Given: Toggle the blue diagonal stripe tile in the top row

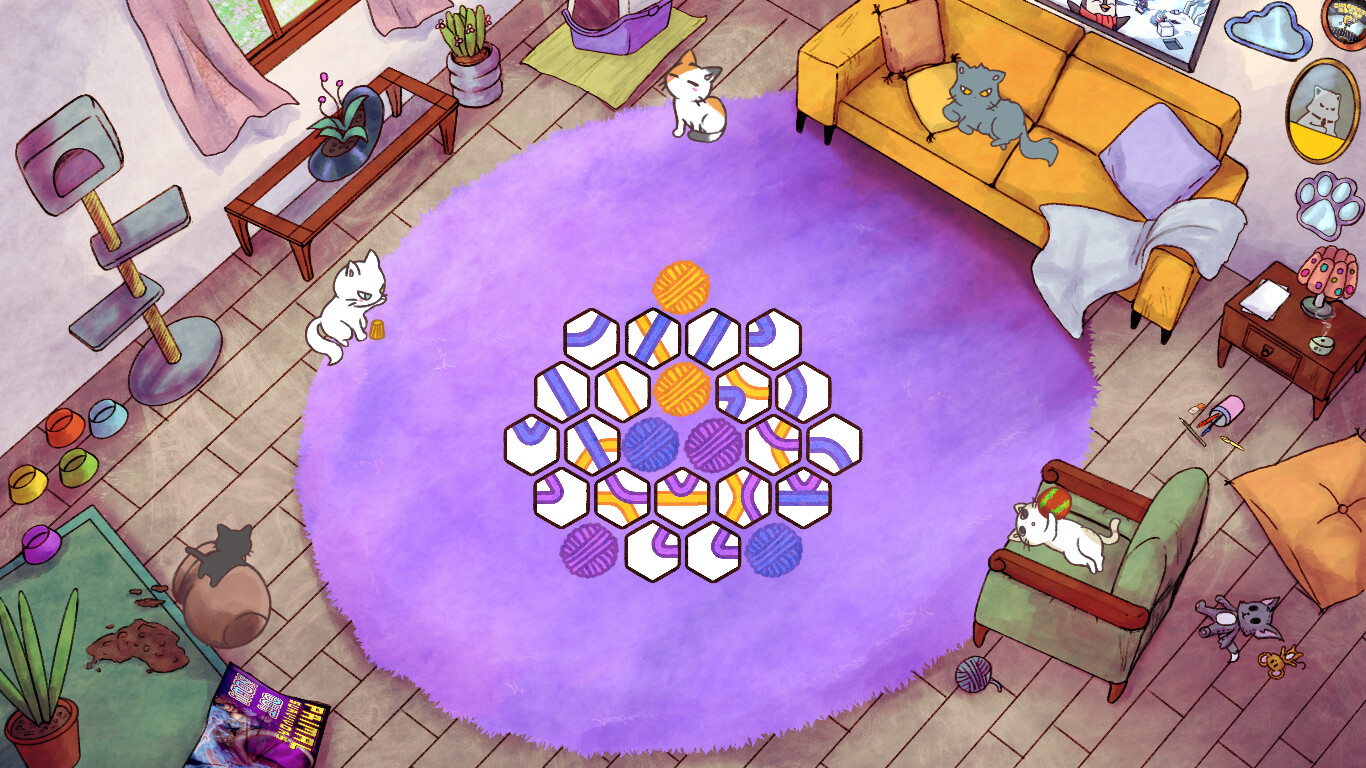Looking at the screenshot, I should tap(710, 337).
